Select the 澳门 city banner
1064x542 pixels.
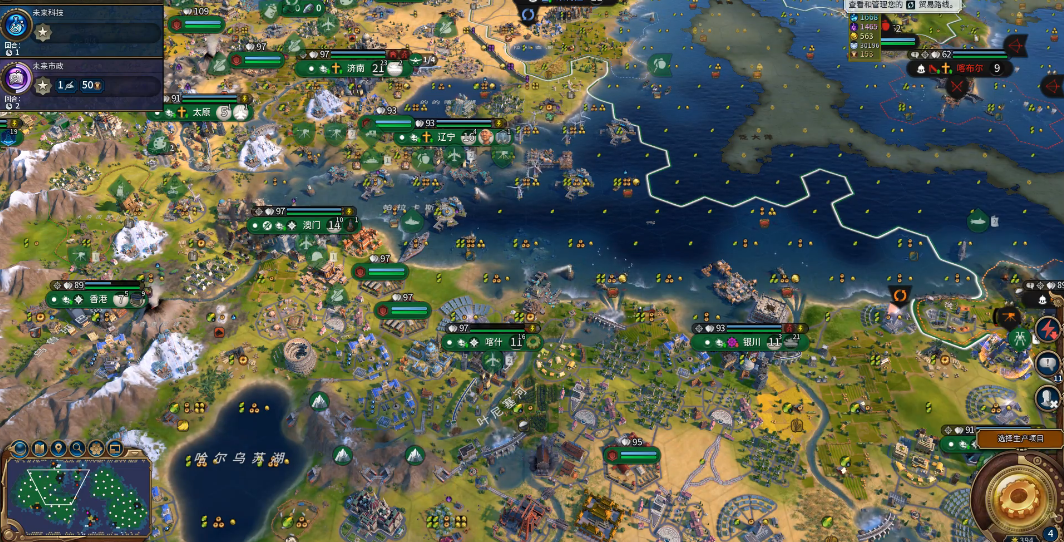pos(312,226)
